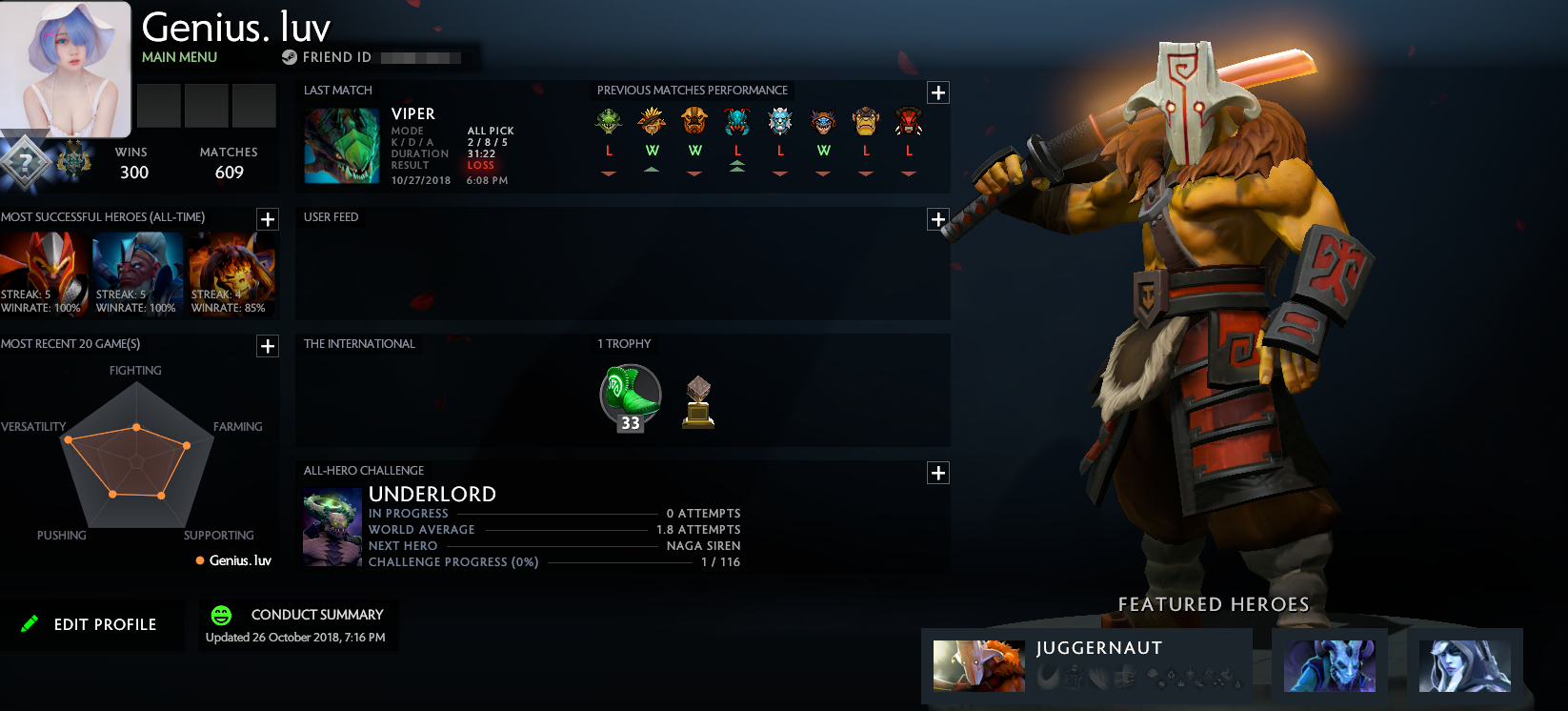Switch to the Juggernaut featured hero tab

(979, 666)
